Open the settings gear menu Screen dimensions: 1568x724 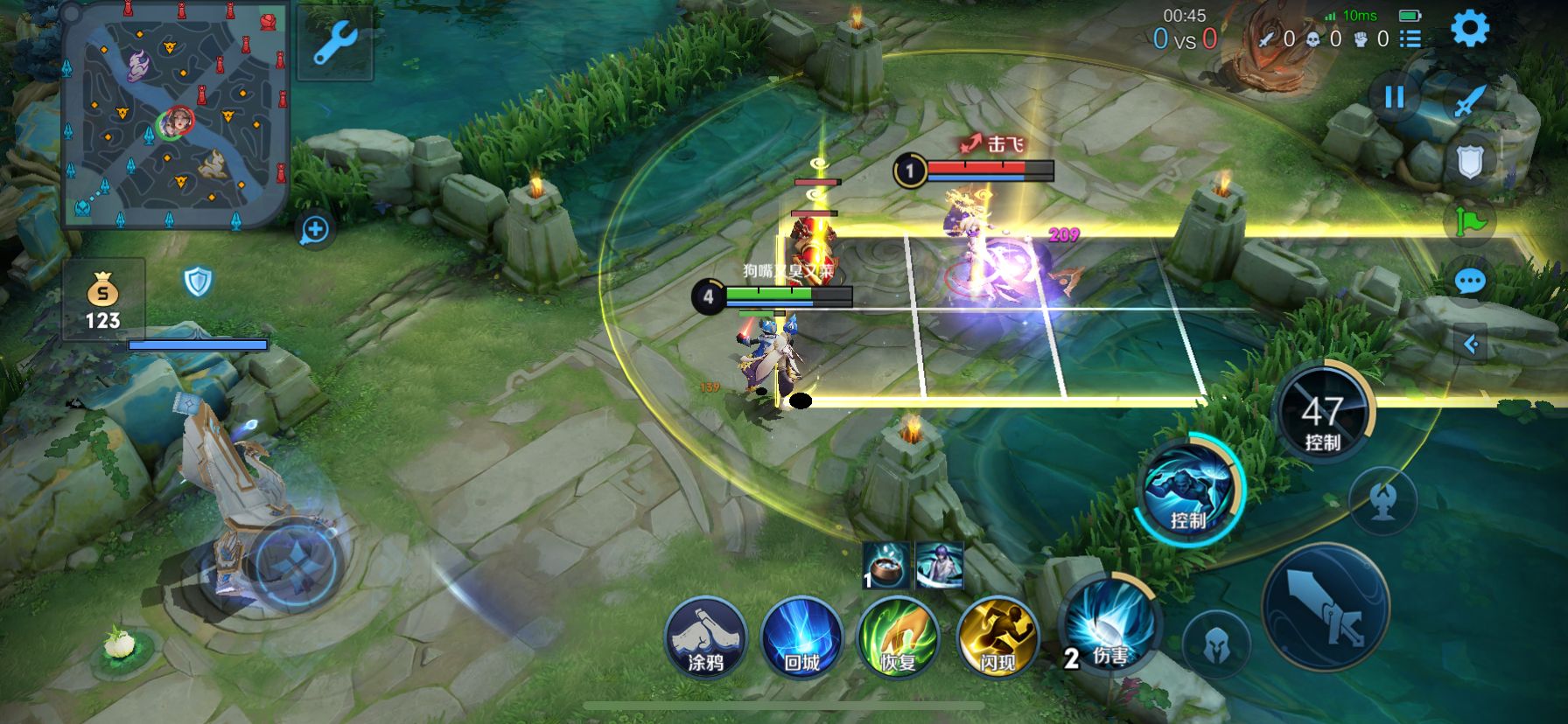(1470, 29)
